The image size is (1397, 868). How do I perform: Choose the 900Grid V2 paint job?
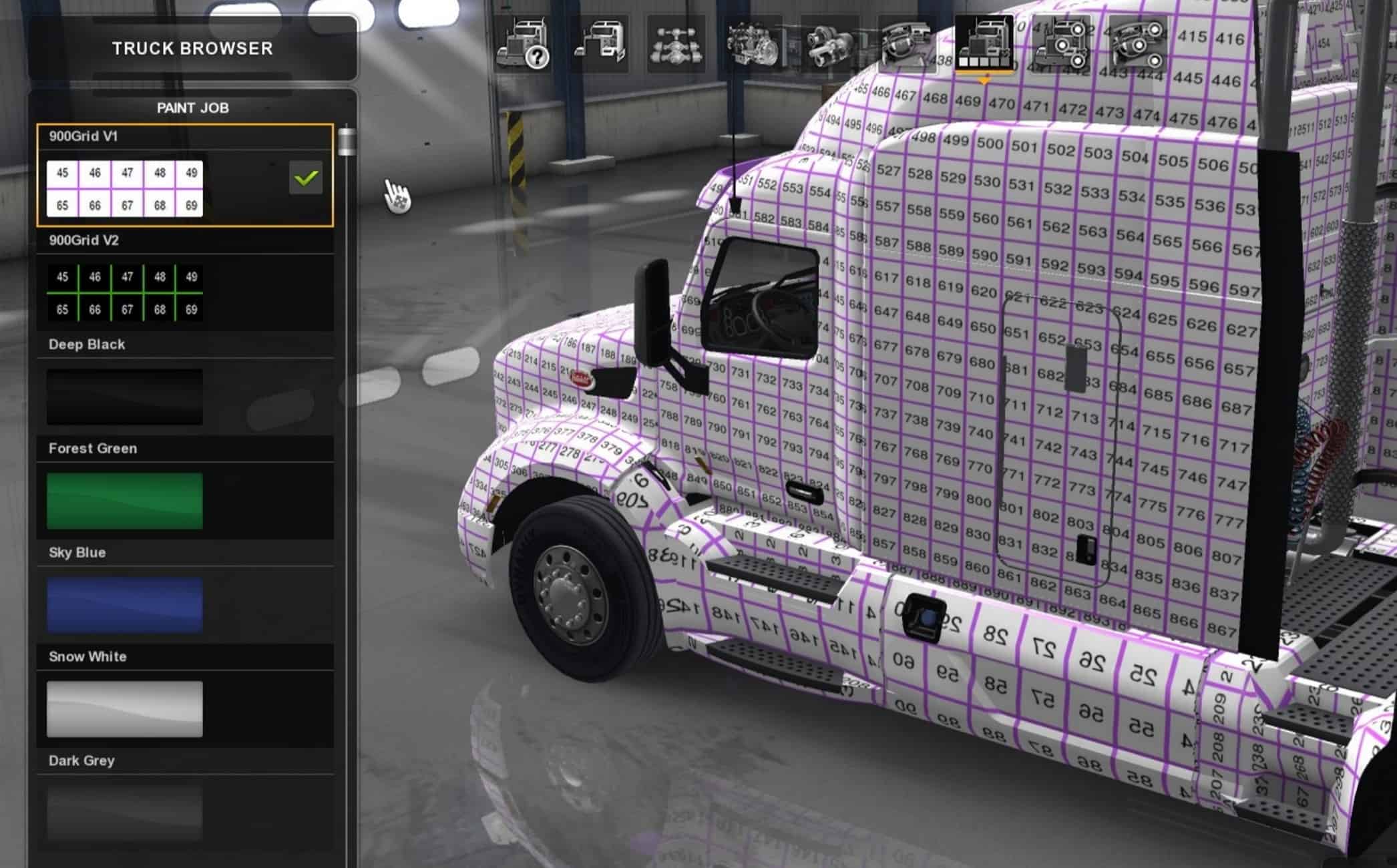[x=125, y=293]
